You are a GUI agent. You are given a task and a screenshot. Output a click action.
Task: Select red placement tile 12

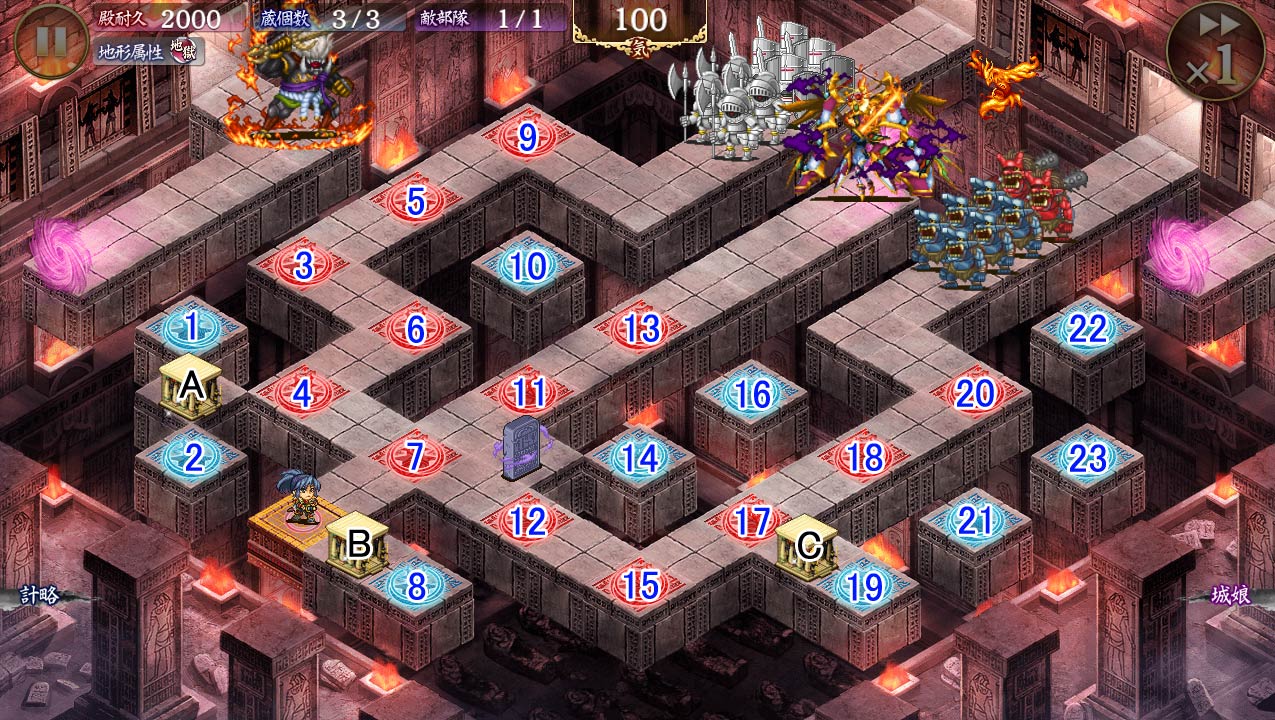(528, 521)
